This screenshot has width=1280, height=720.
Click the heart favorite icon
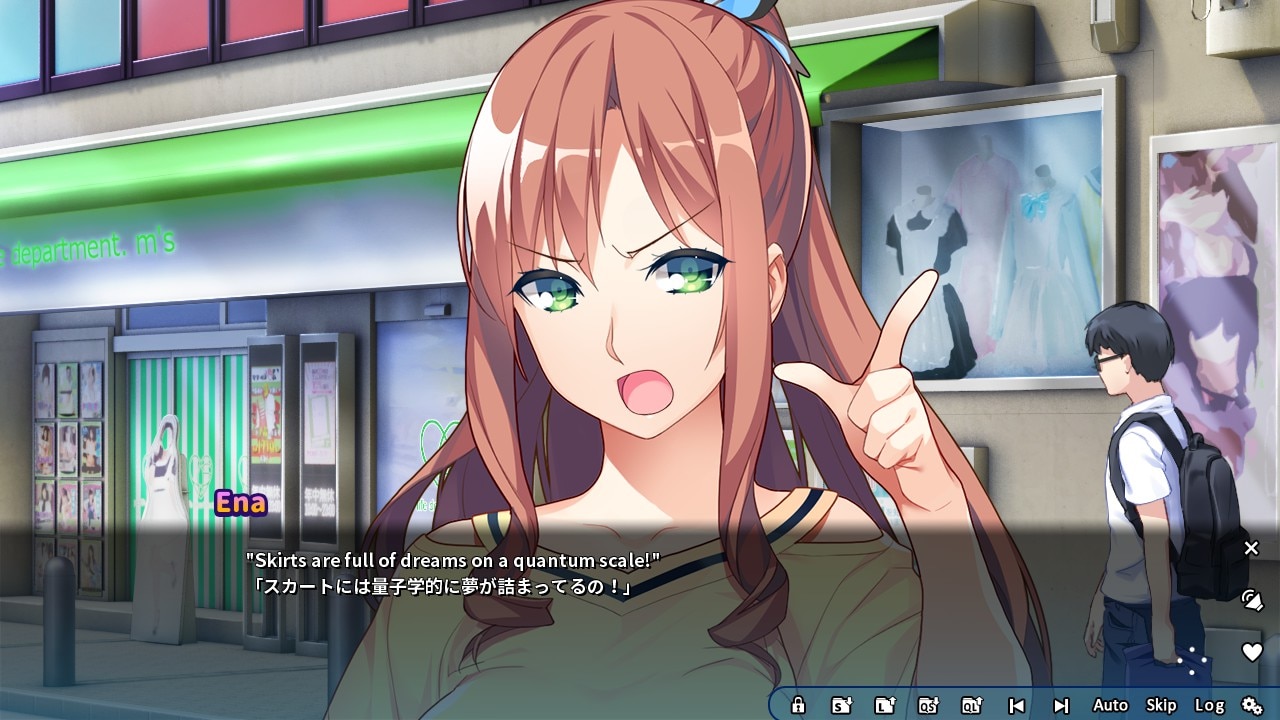(1251, 652)
